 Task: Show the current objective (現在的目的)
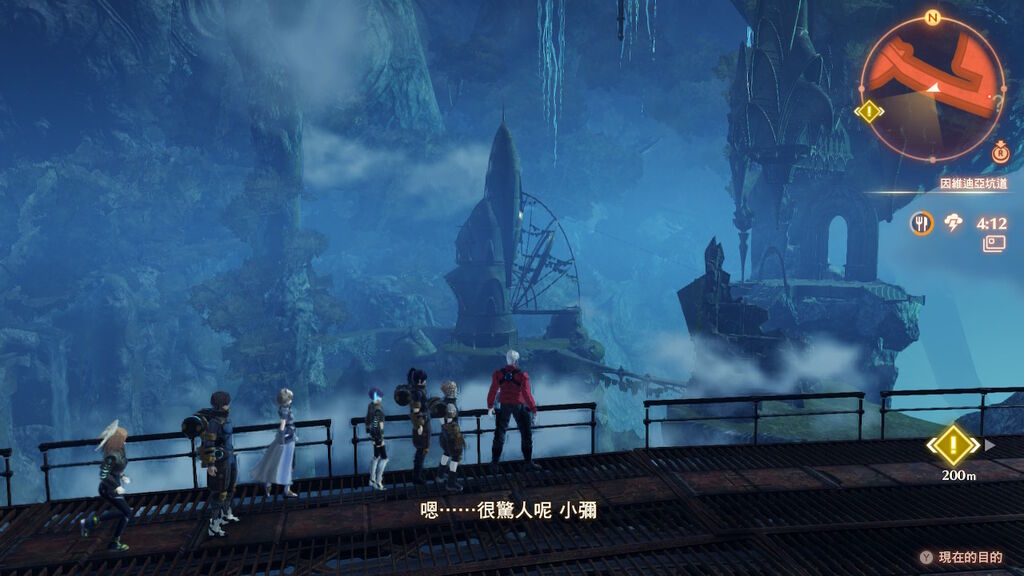pos(959,557)
